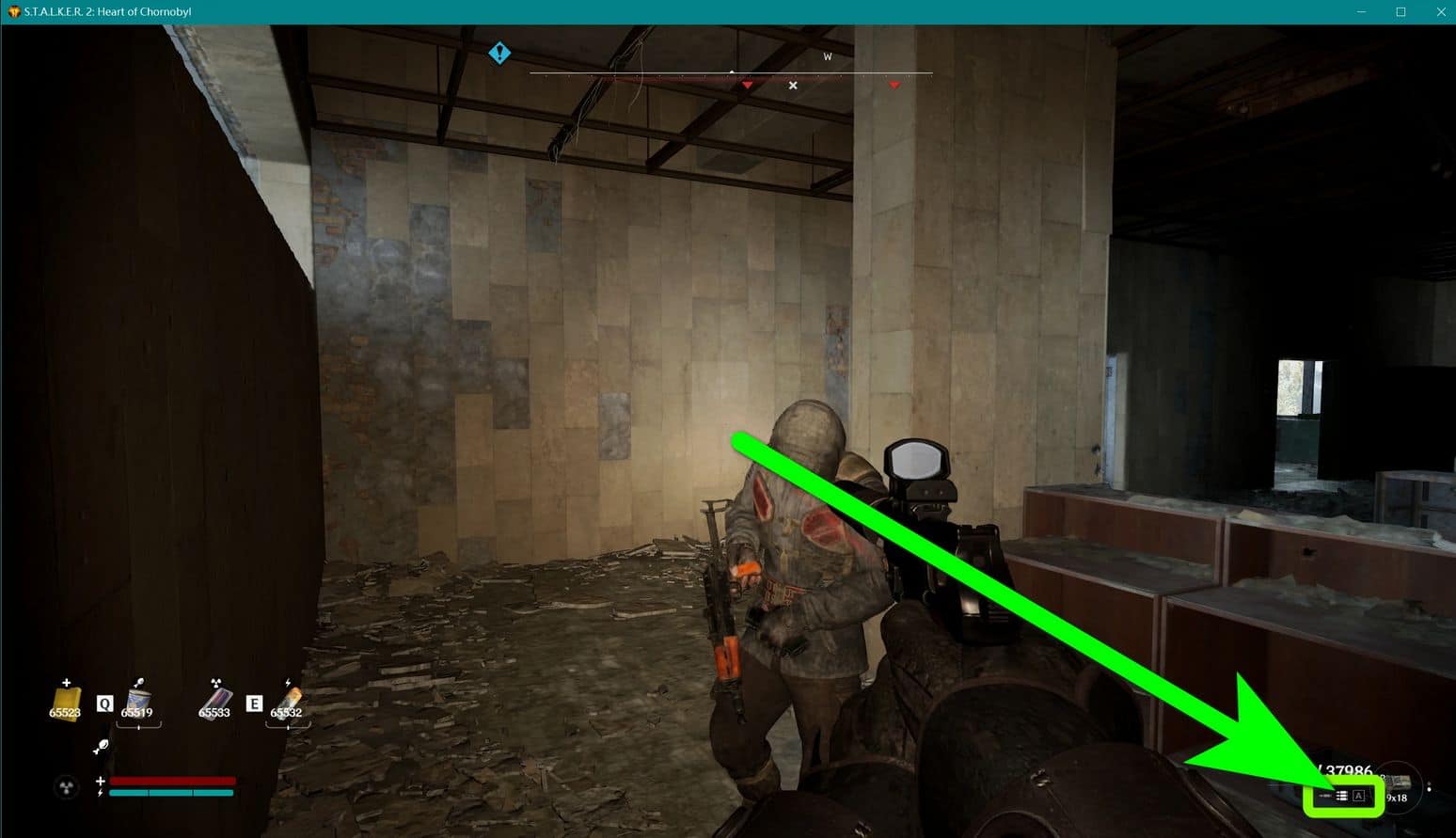Toggle the single-shot dash indicator beside the selector

click(x=1325, y=795)
